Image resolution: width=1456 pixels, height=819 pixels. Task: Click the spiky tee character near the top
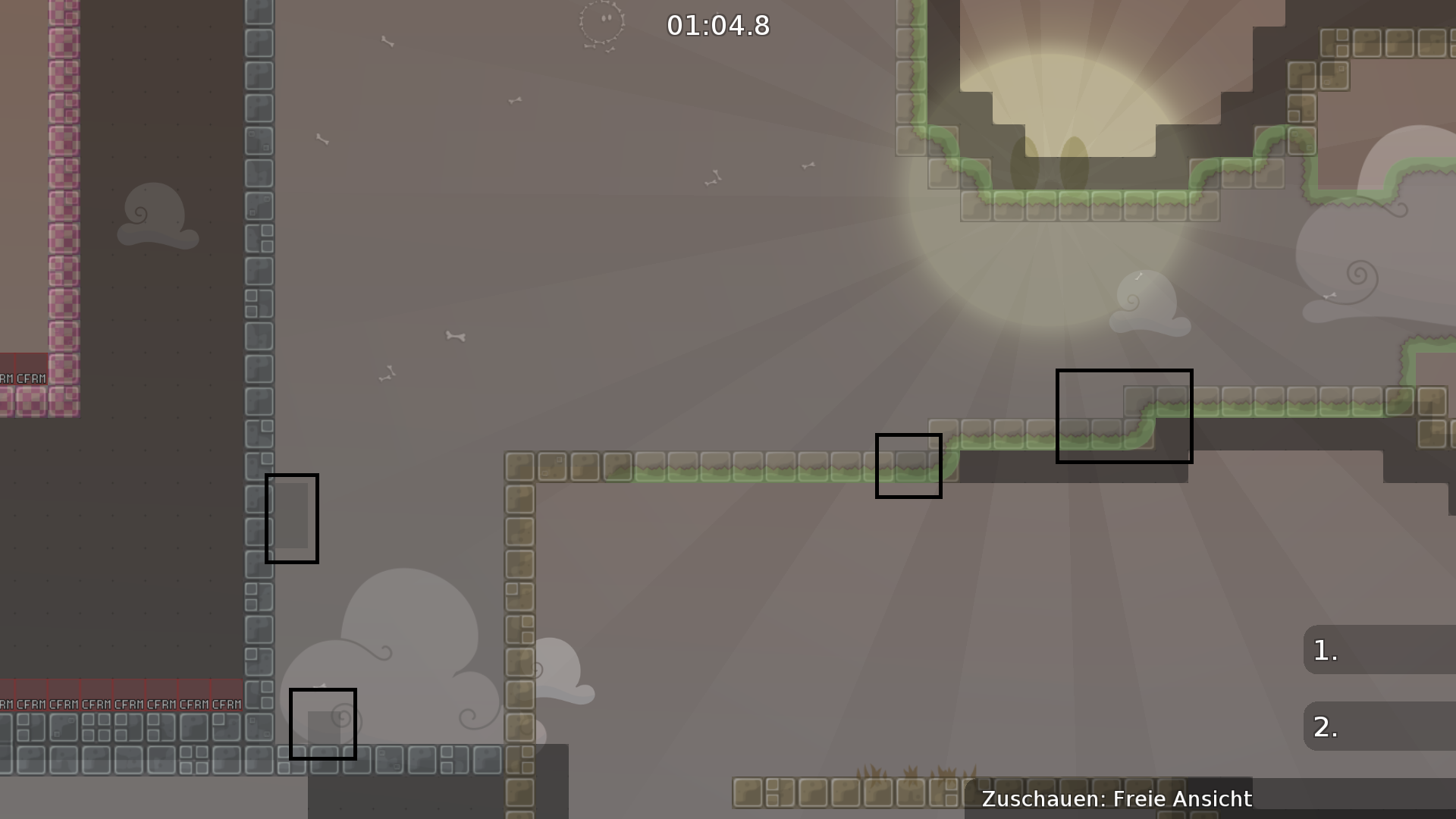603,23
